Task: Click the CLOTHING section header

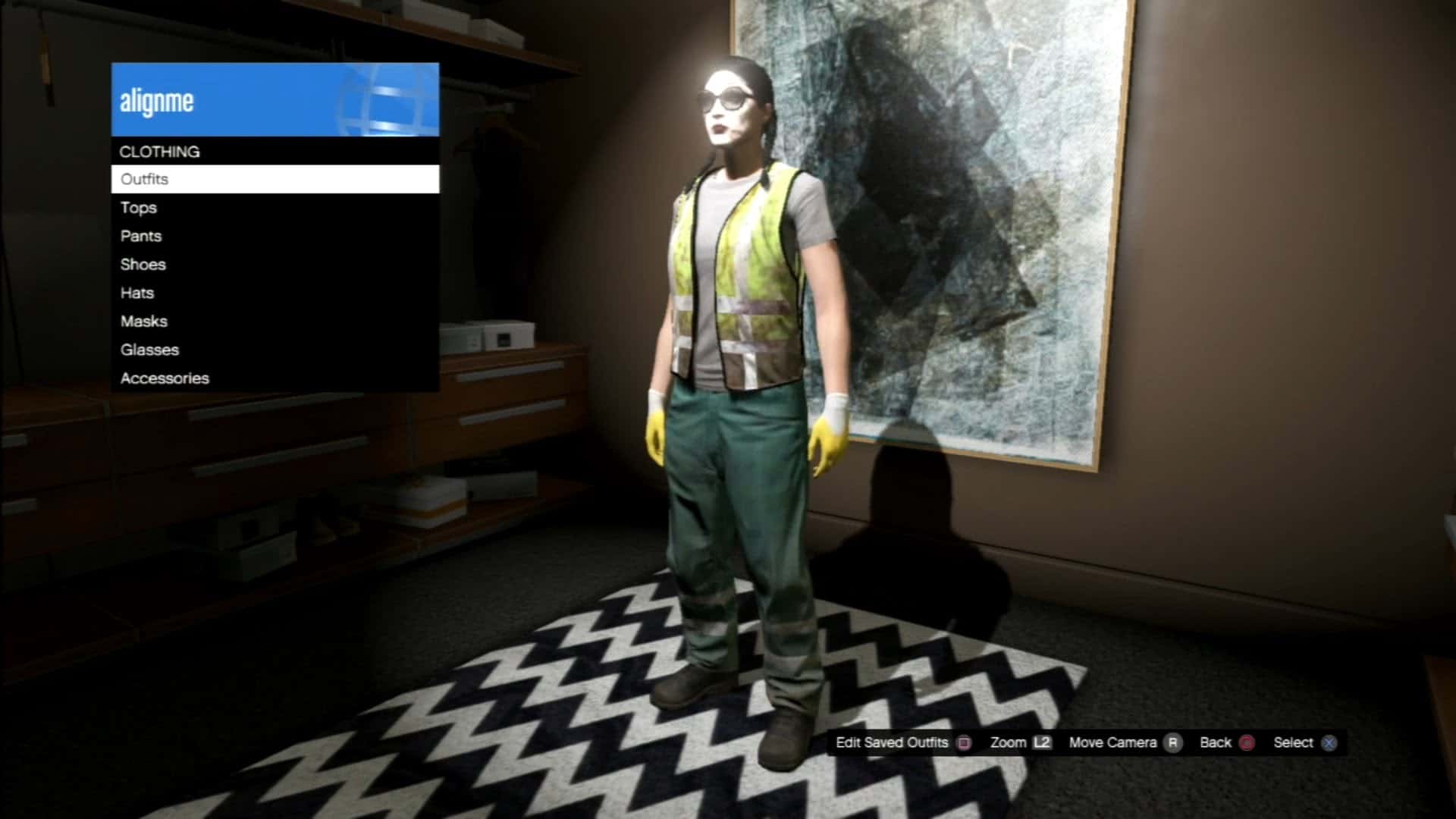Action: [160, 151]
